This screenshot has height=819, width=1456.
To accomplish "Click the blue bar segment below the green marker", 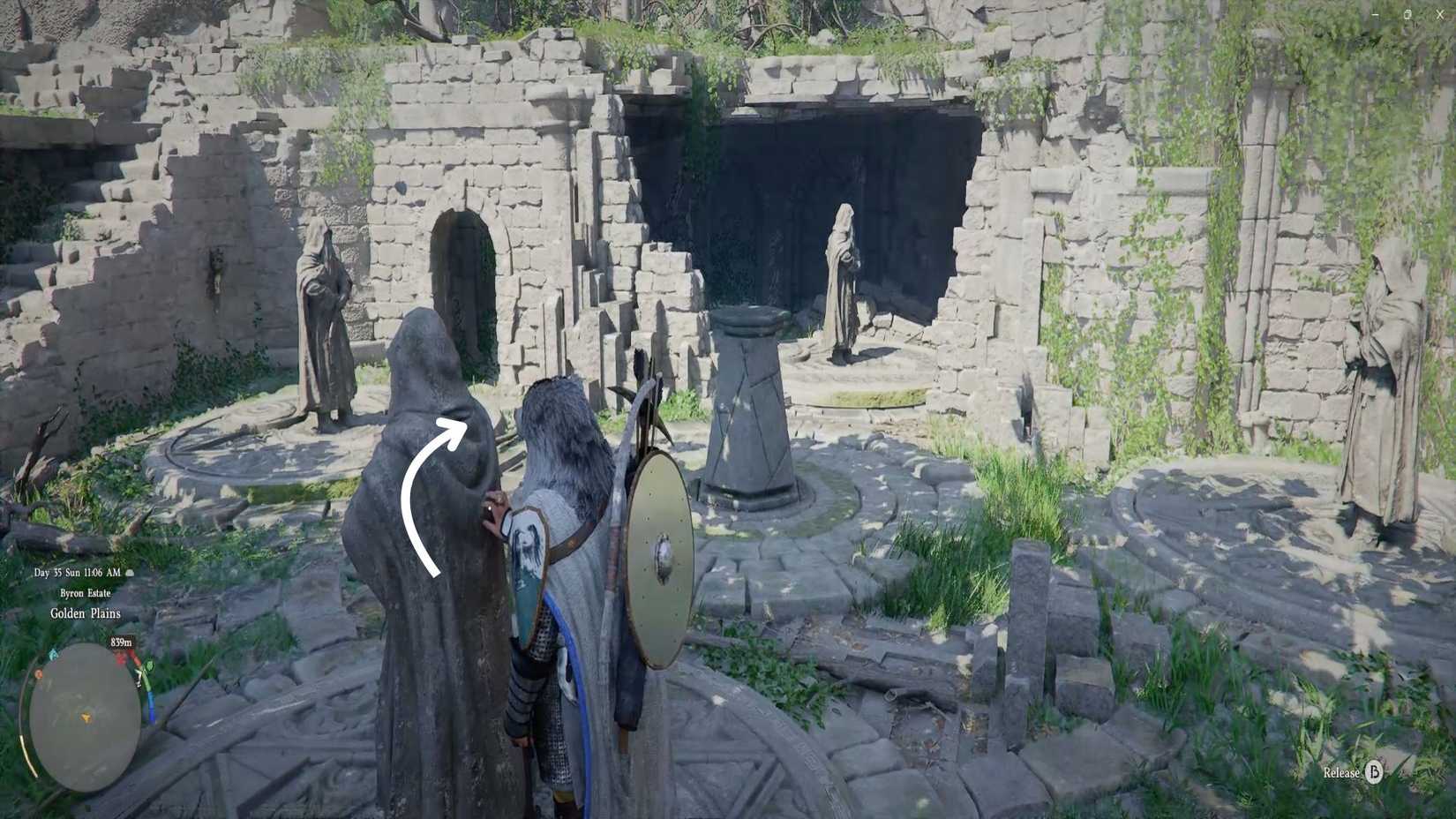I will [152, 707].
